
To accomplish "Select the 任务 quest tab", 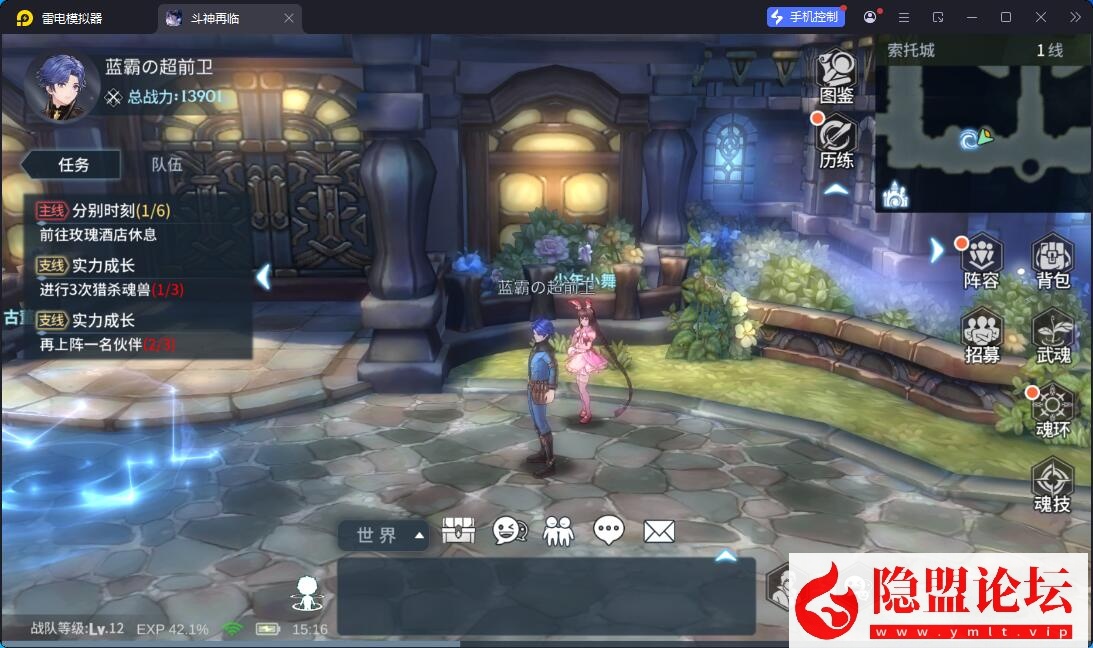I will click(x=74, y=165).
